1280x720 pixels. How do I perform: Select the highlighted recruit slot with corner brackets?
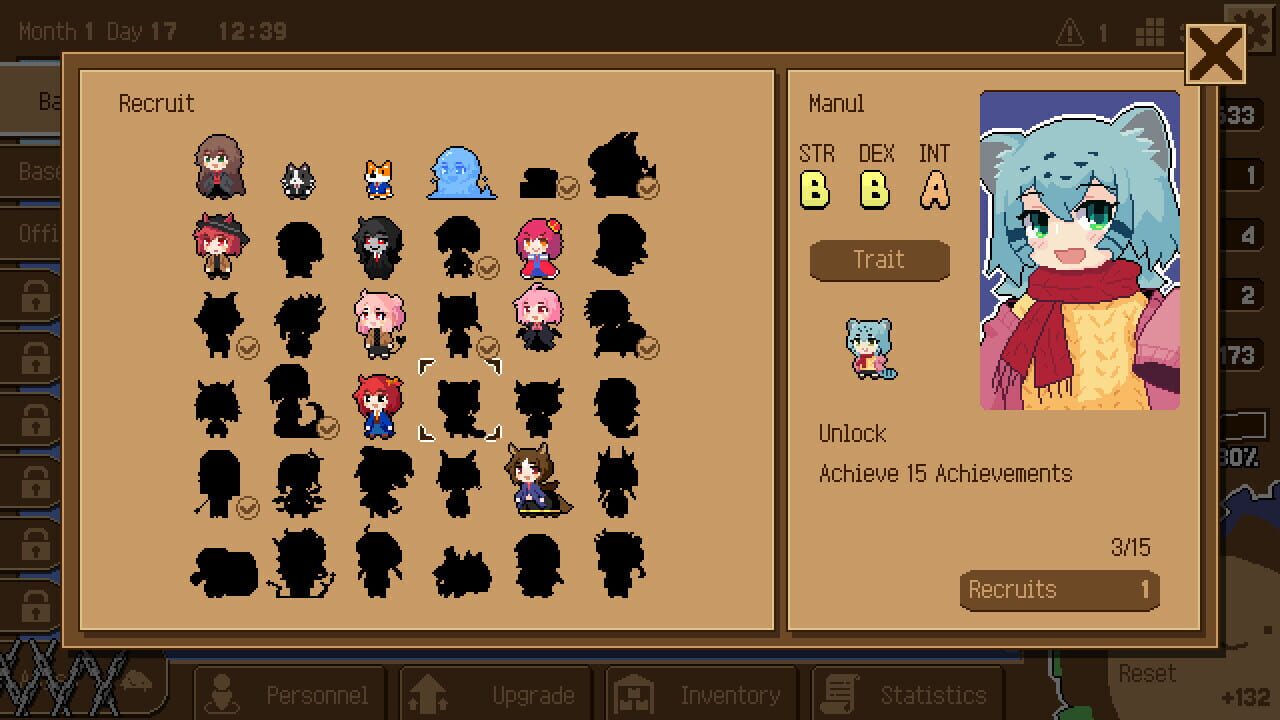pos(458,400)
